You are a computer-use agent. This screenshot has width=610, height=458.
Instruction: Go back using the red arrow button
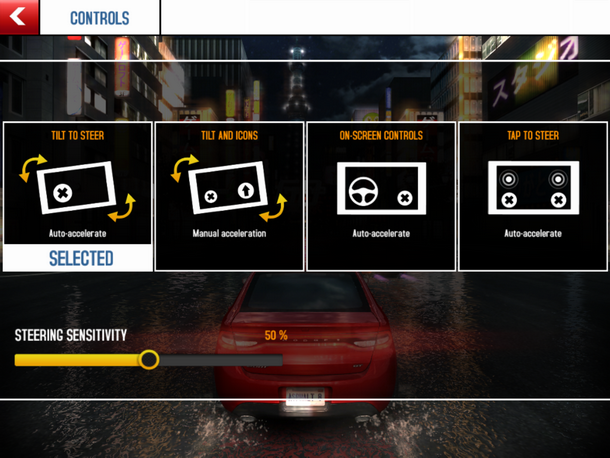(19, 17)
